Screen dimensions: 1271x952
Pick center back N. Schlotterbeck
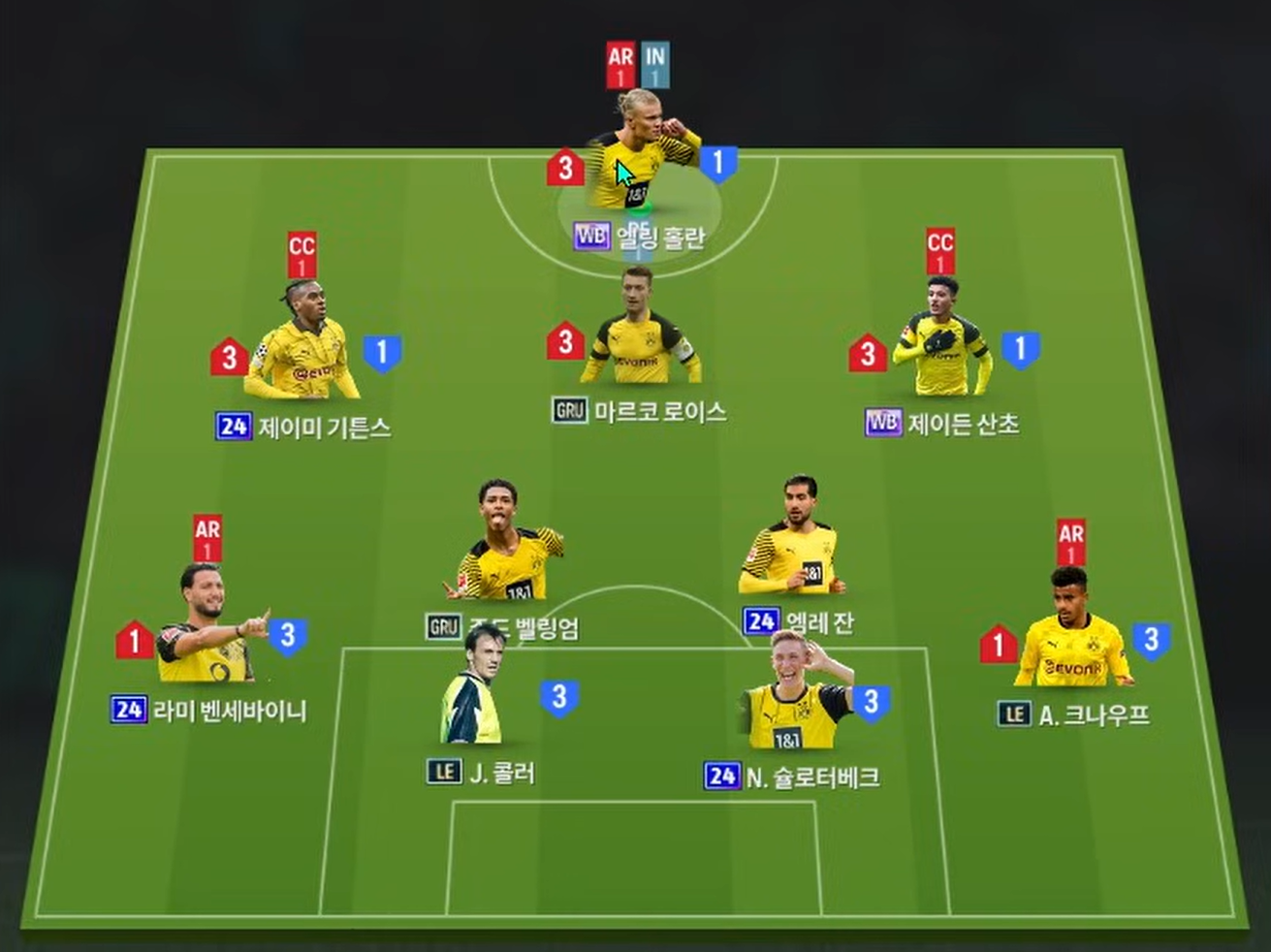pyautogui.click(x=797, y=693)
